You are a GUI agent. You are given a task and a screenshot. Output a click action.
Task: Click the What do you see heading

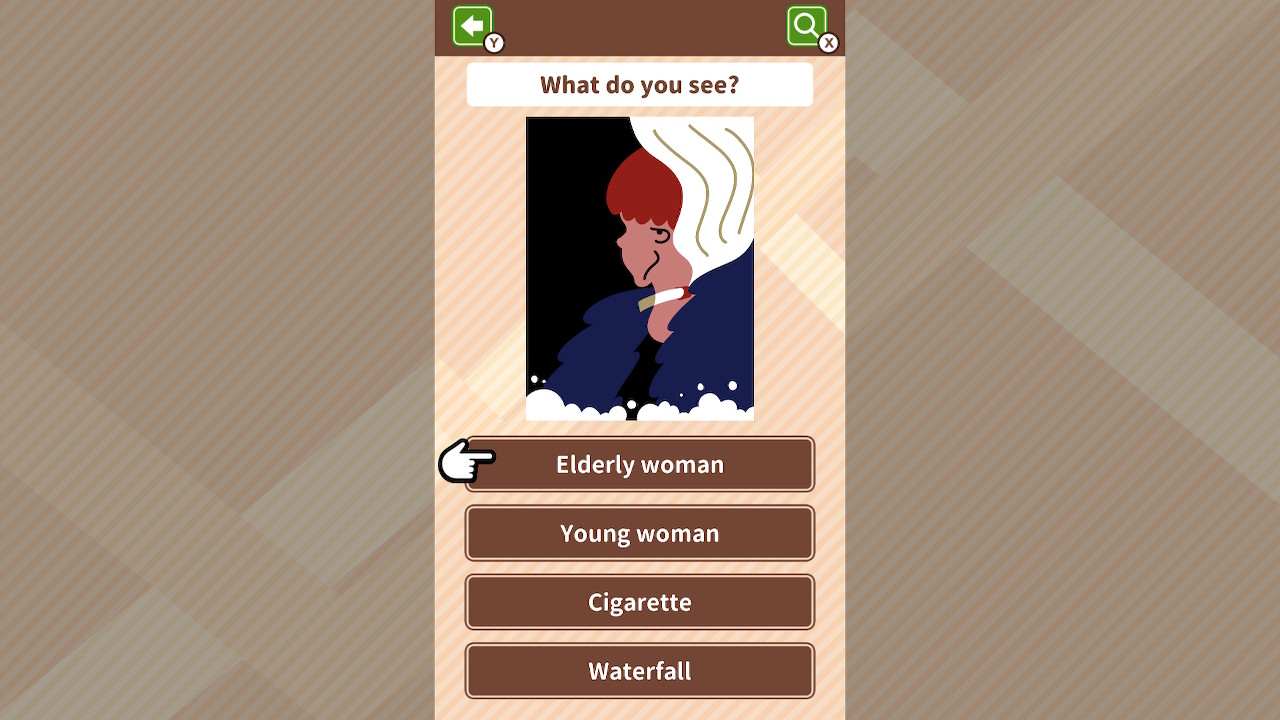(x=639, y=84)
